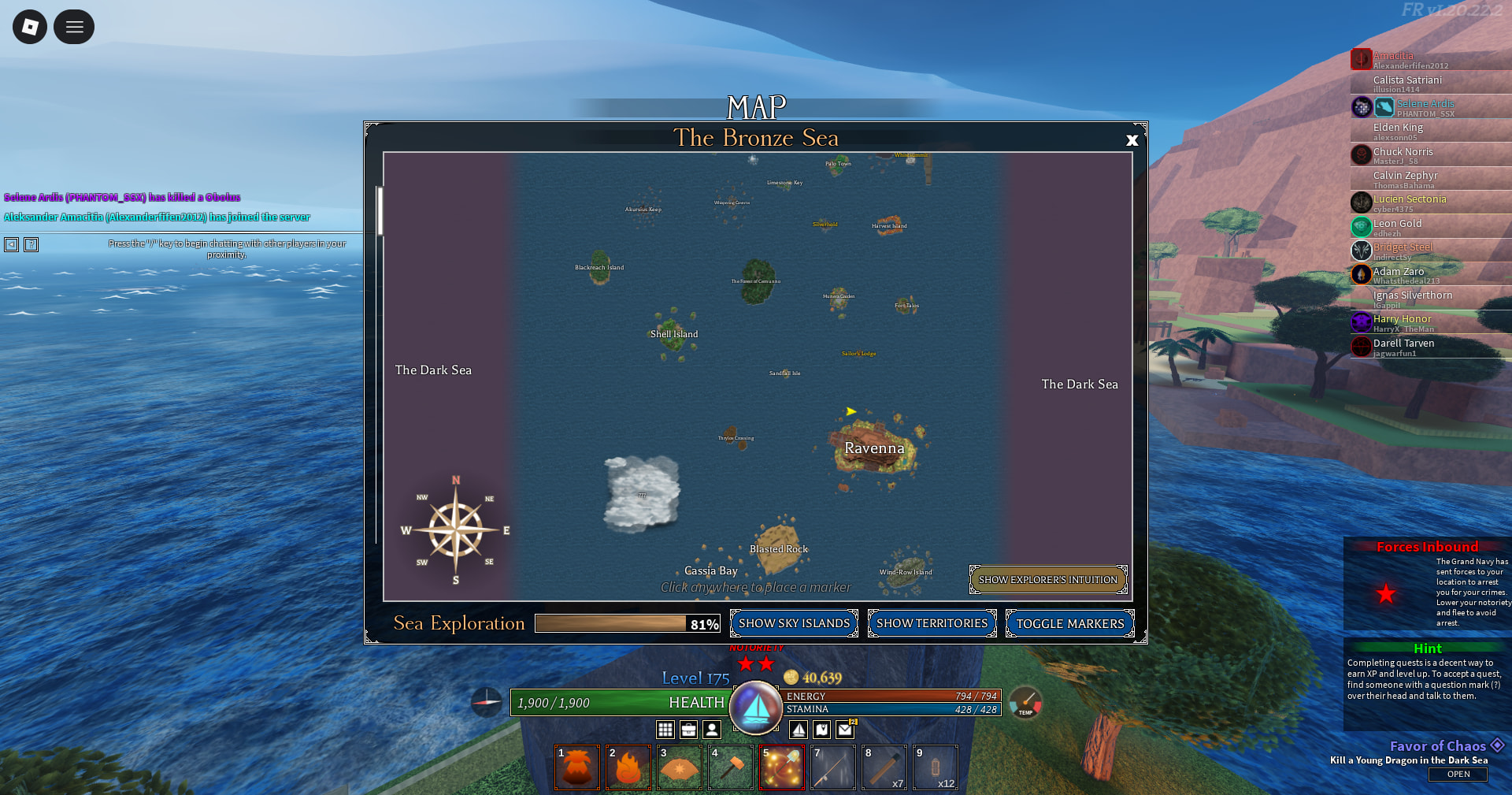
Task: Select the fire ability in slot 2
Action: (628, 767)
